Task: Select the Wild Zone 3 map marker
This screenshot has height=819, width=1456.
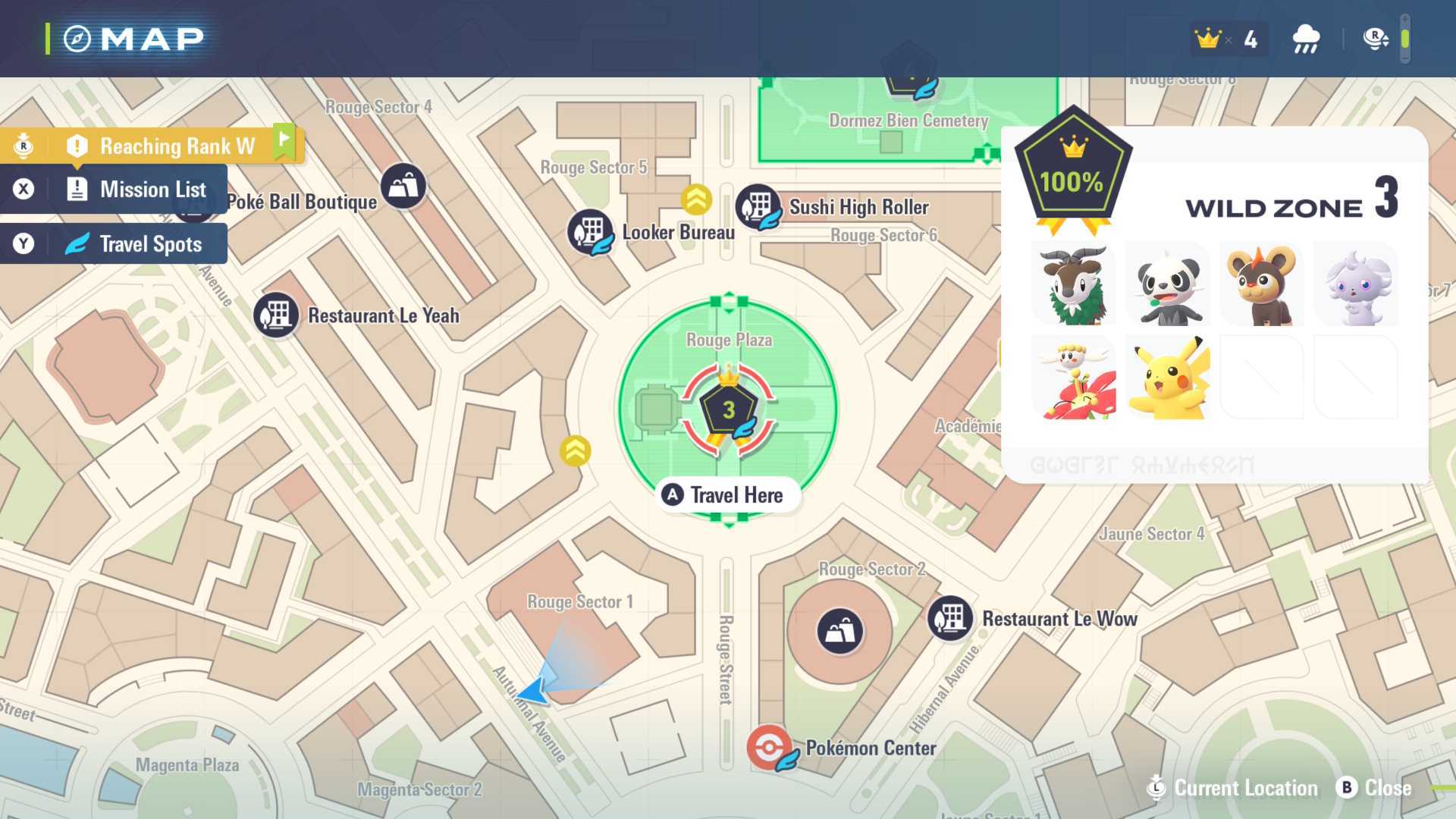Action: (729, 411)
